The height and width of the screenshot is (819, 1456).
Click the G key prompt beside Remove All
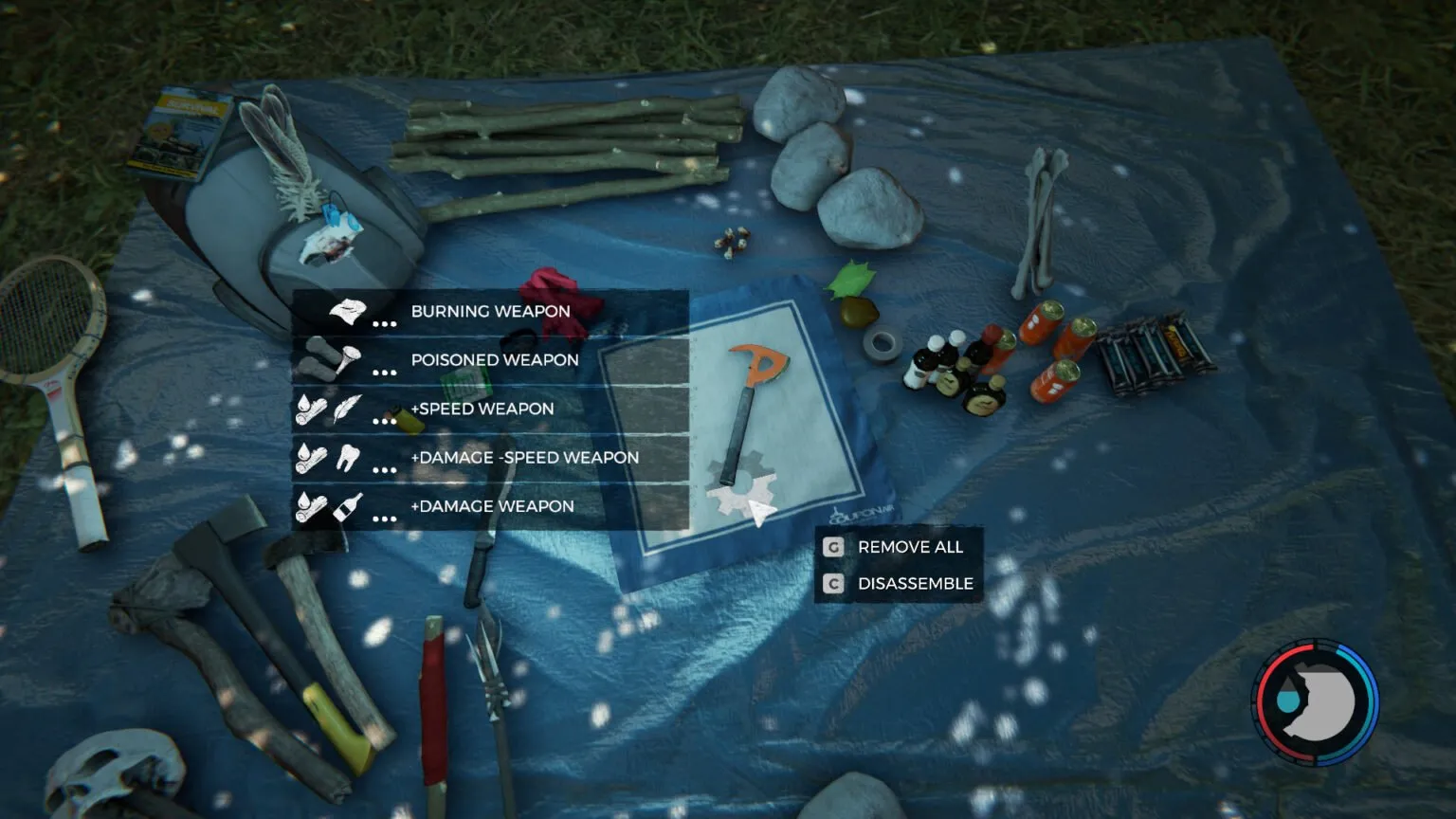pos(831,546)
